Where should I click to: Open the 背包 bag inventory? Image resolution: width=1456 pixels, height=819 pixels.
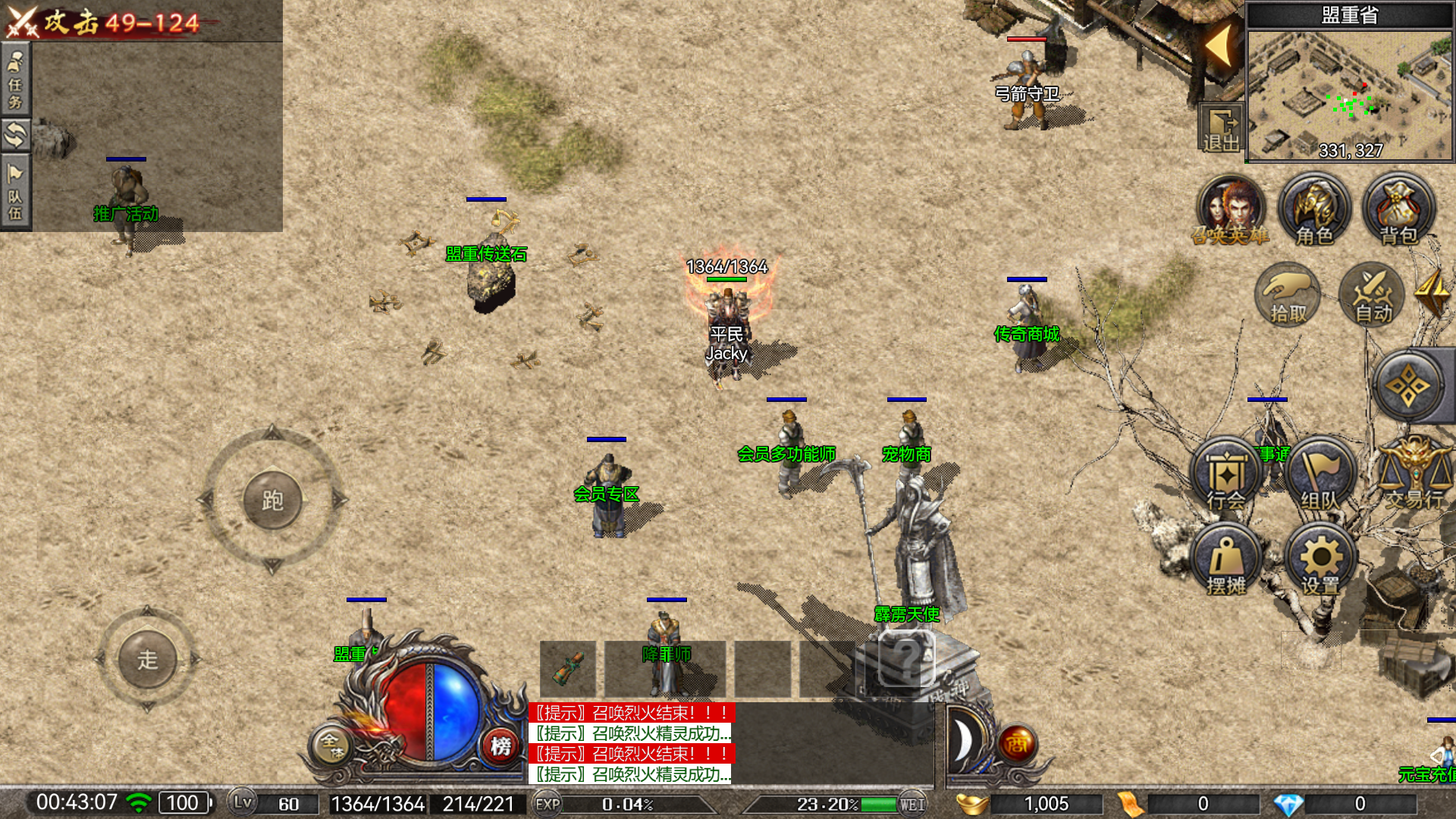(1398, 210)
